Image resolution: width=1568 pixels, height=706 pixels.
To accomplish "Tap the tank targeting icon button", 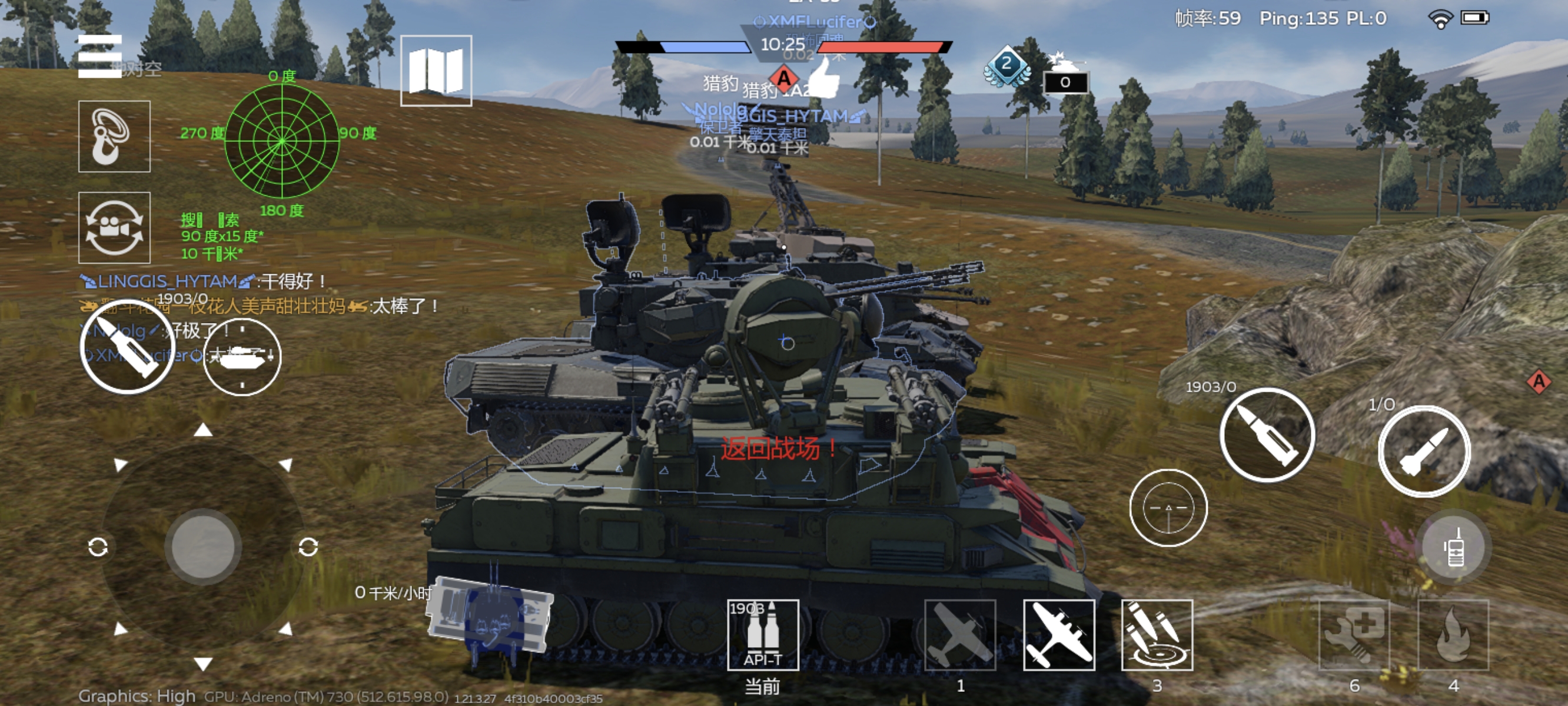I will 242,357.
